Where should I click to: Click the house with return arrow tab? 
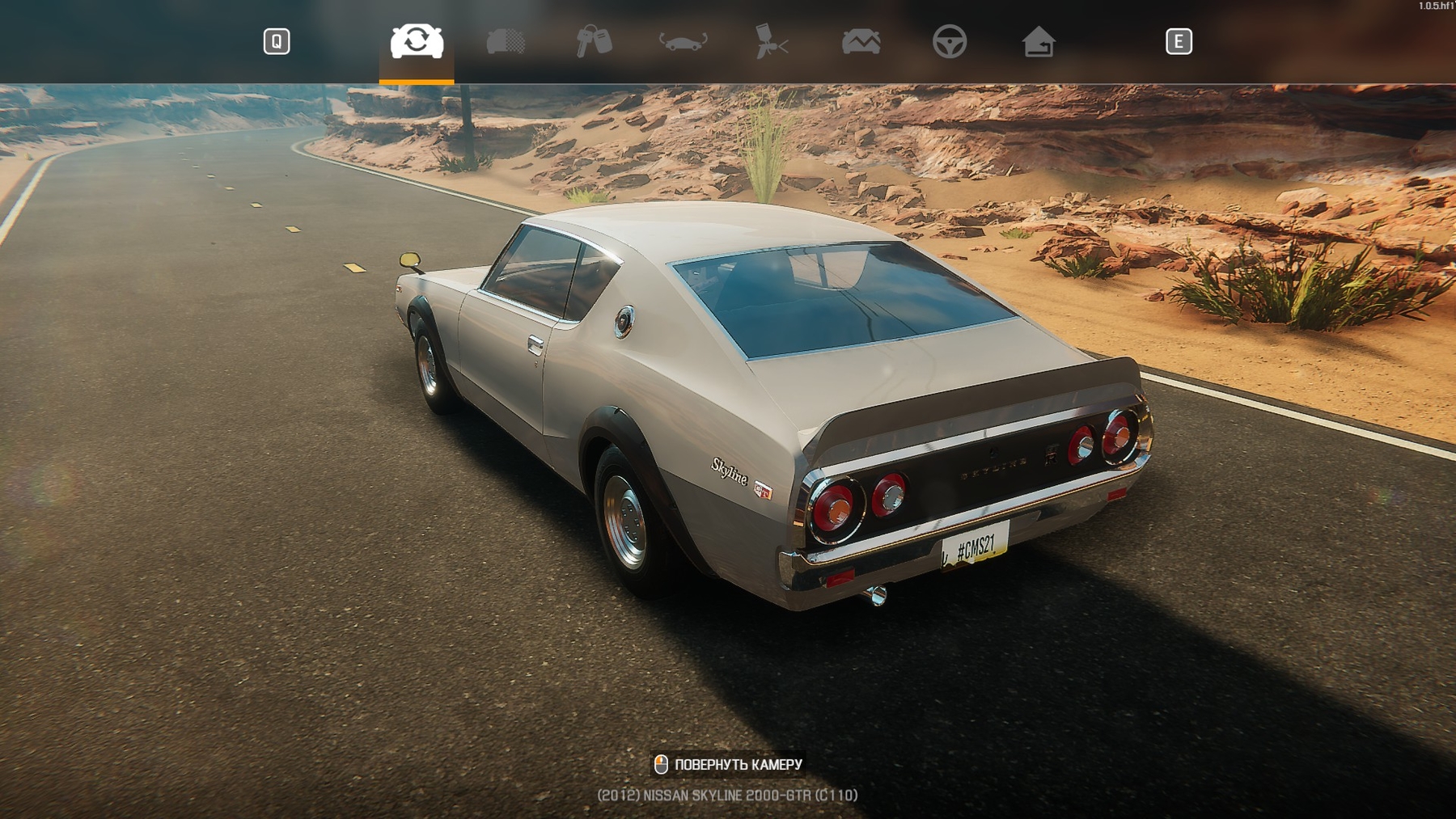point(1038,41)
